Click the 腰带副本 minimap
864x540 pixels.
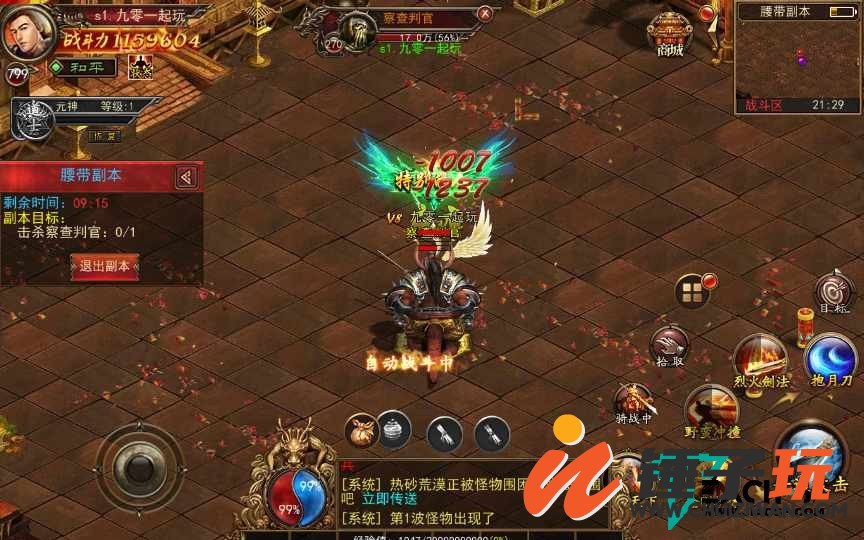coord(797,60)
